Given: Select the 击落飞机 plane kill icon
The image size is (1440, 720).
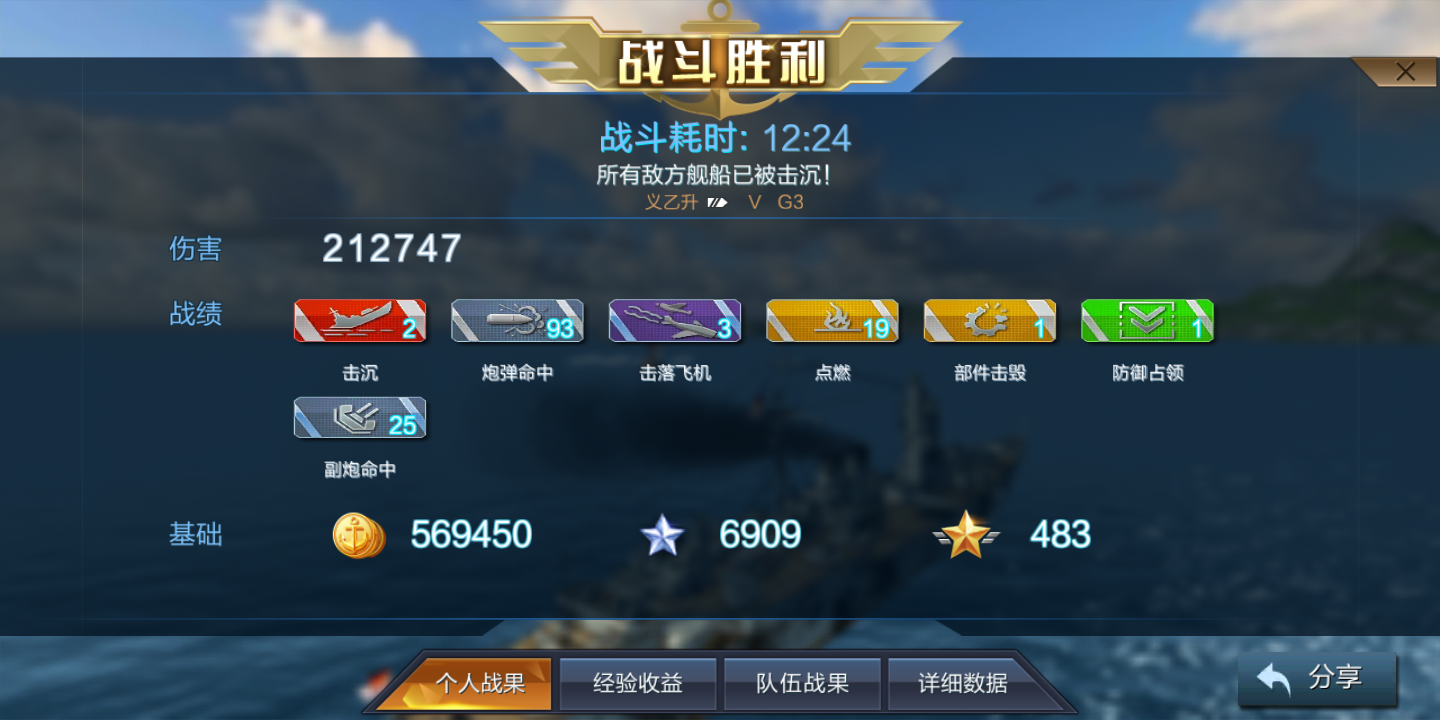Looking at the screenshot, I should click(x=674, y=321).
